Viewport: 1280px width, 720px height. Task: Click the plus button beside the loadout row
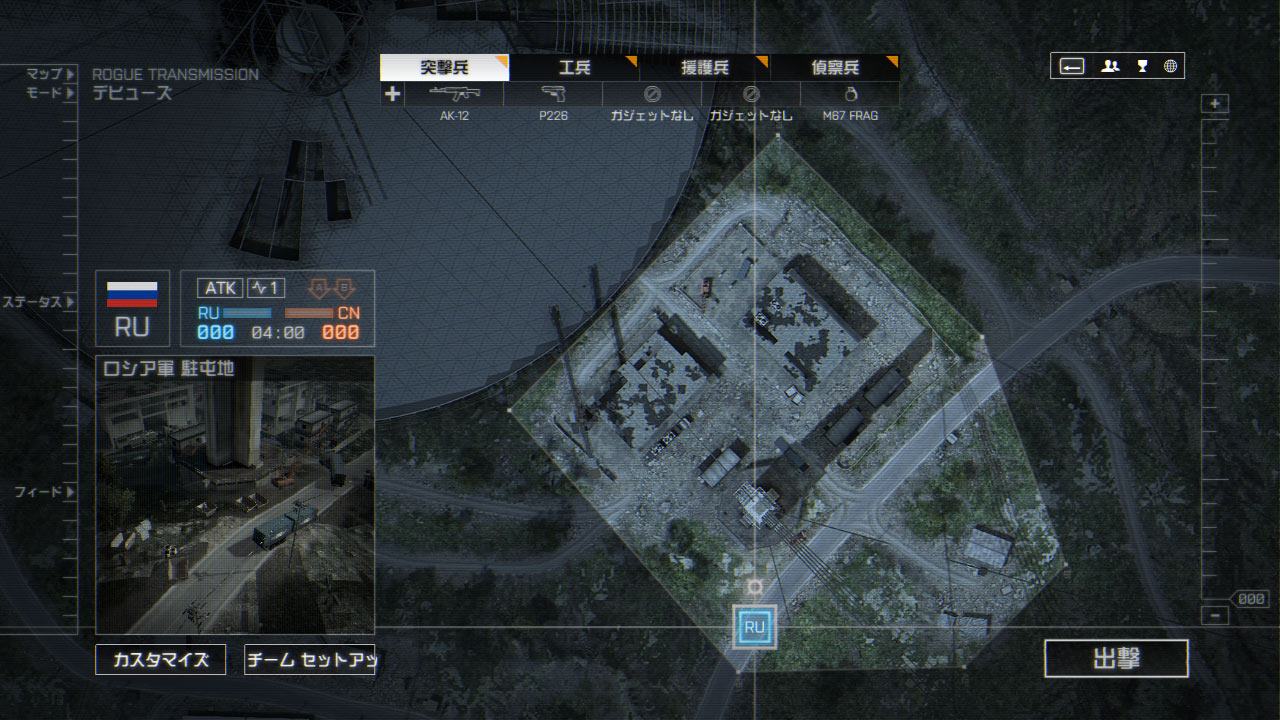[392, 94]
